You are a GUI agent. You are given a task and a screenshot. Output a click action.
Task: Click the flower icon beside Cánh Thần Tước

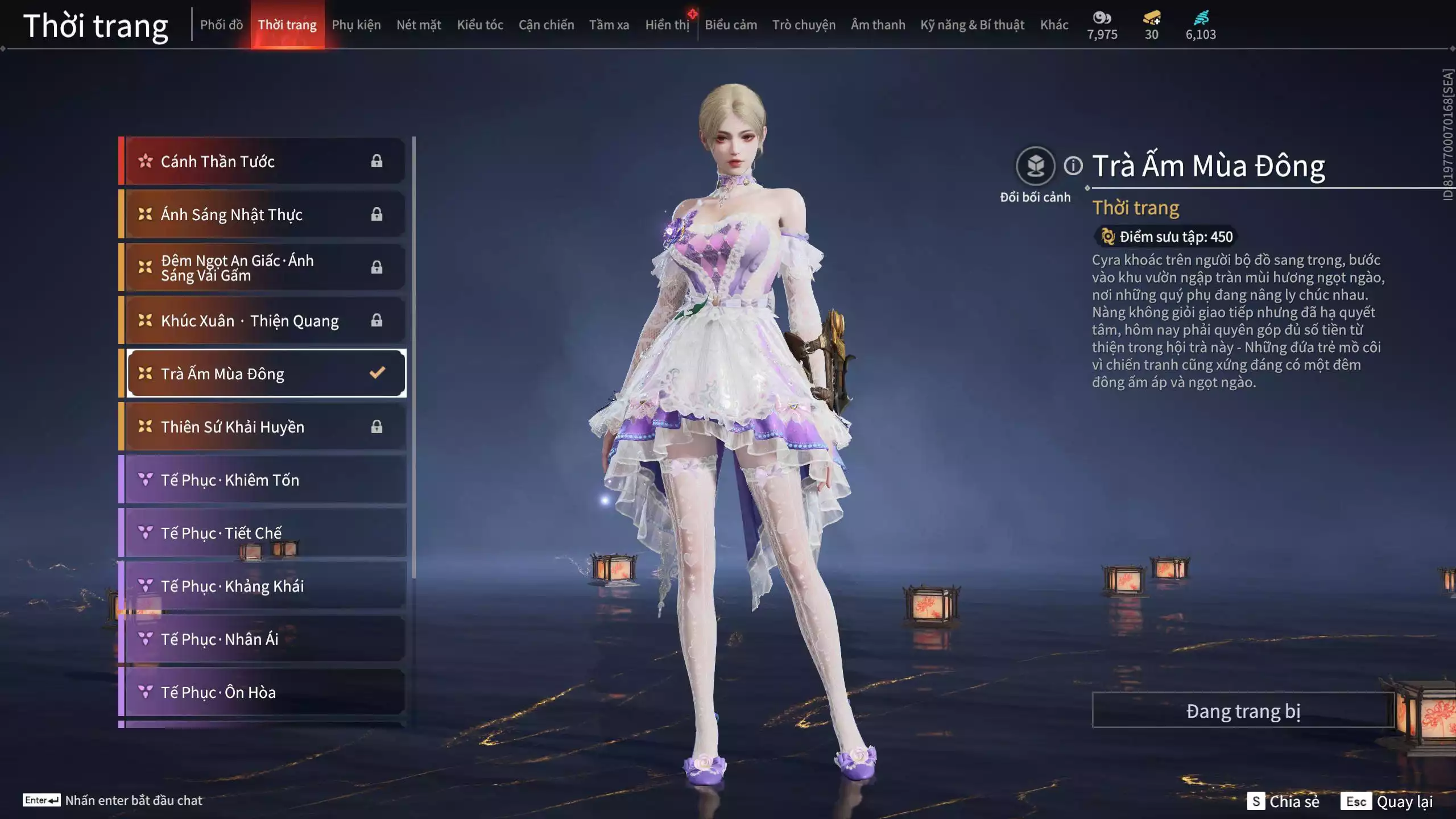tap(146, 161)
